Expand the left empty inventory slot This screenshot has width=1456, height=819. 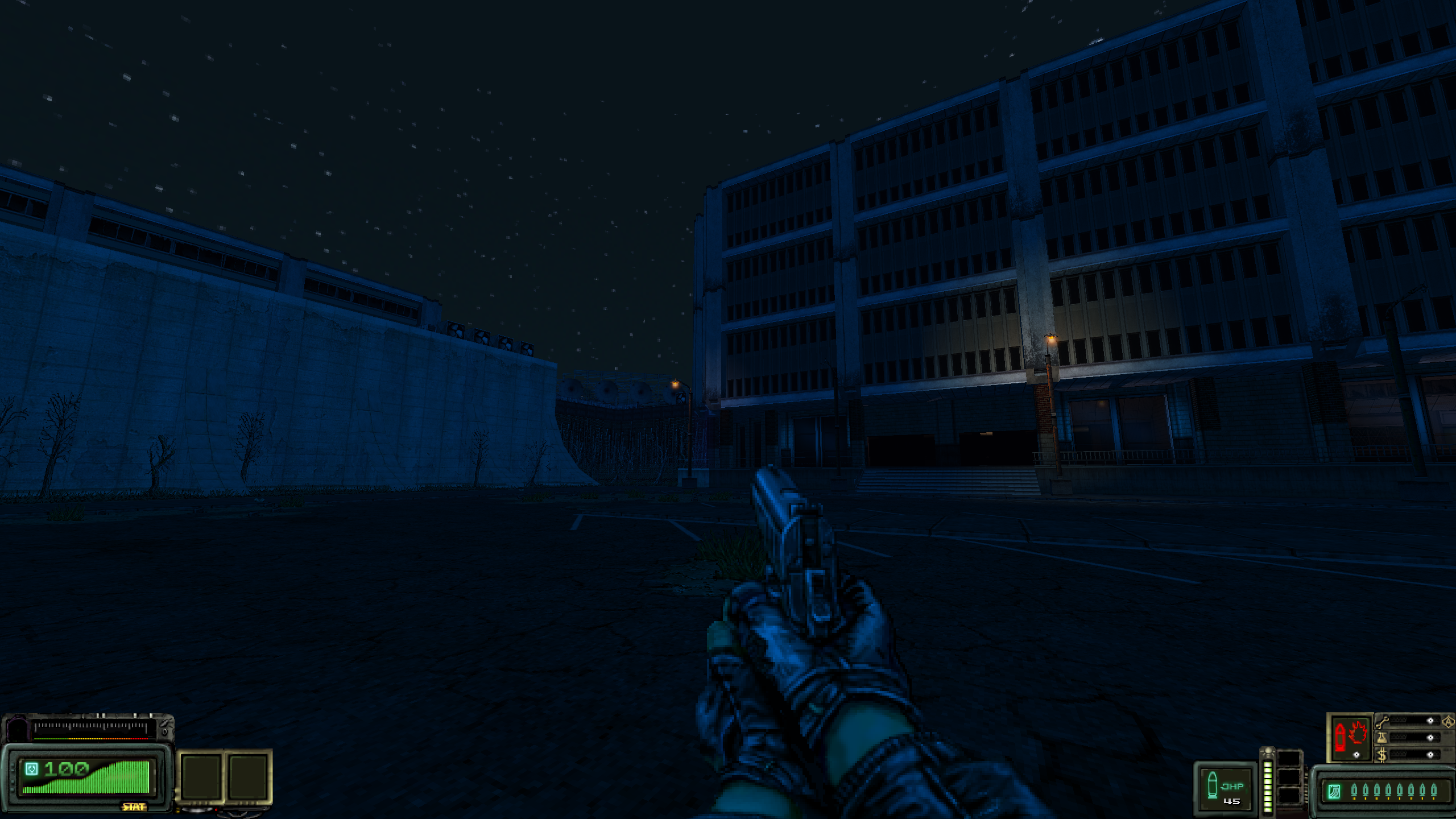[x=201, y=777]
